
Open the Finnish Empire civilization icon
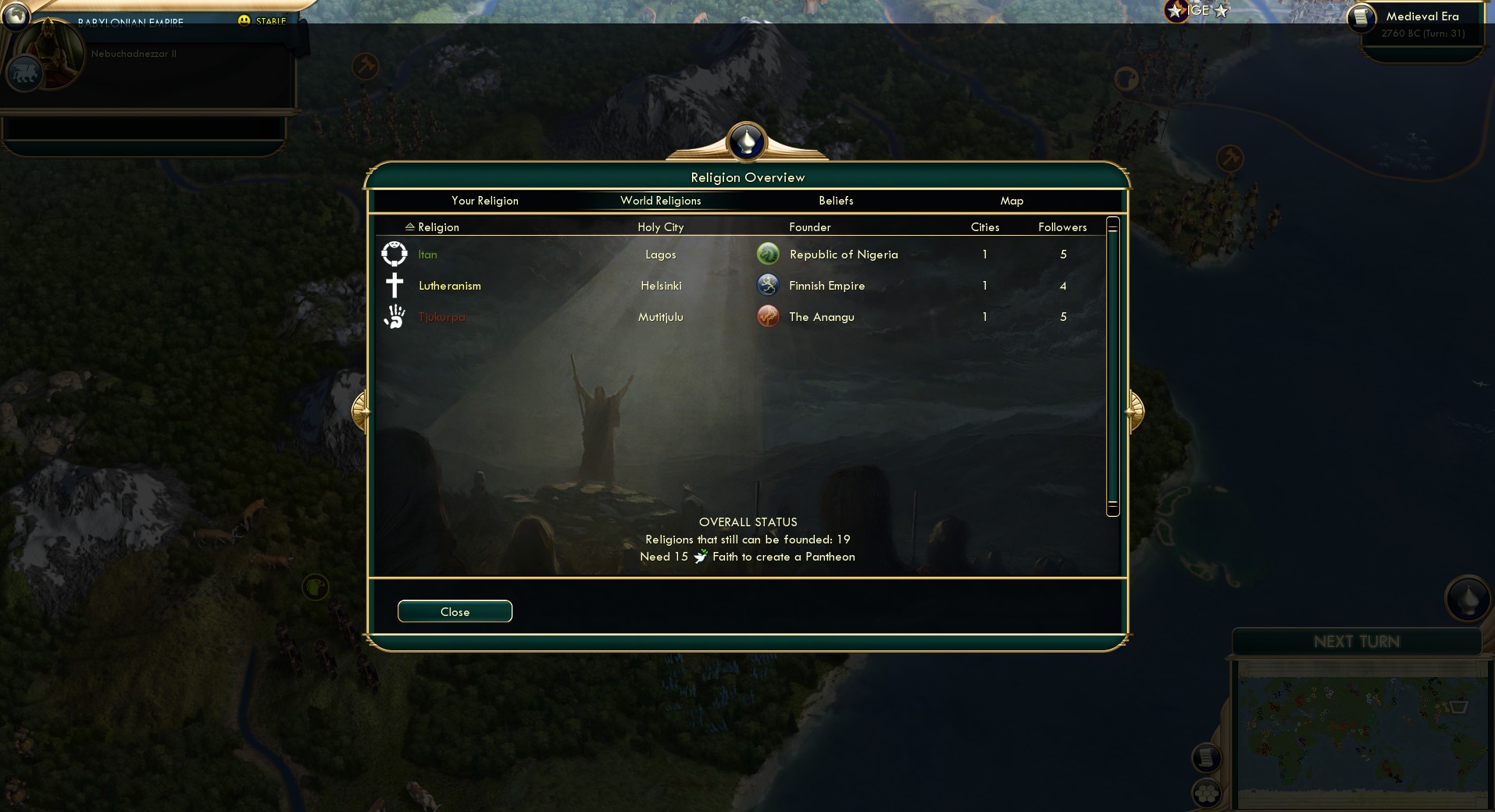click(769, 285)
